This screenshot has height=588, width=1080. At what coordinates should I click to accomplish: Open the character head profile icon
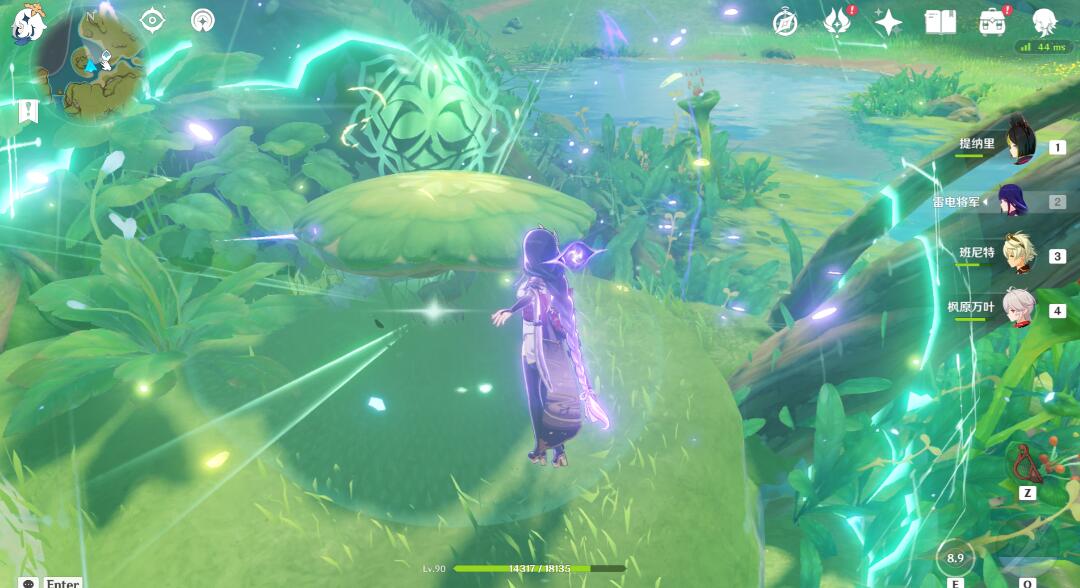(x=1044, y=22)
